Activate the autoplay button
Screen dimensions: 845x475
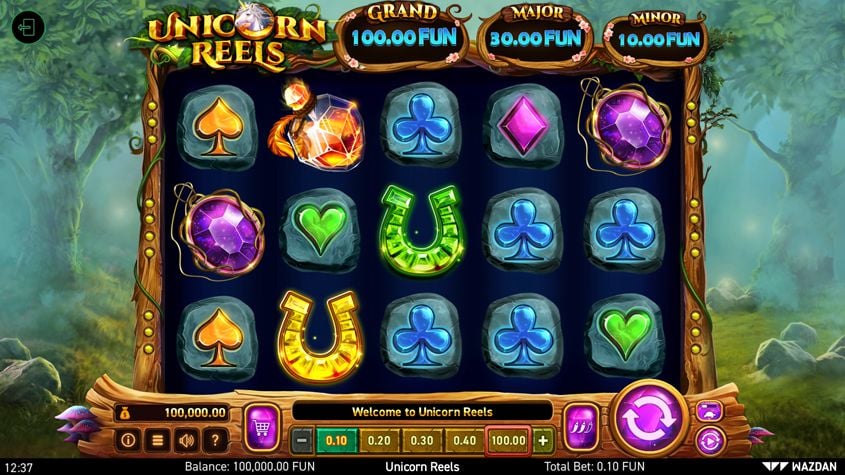click(709, 439)
